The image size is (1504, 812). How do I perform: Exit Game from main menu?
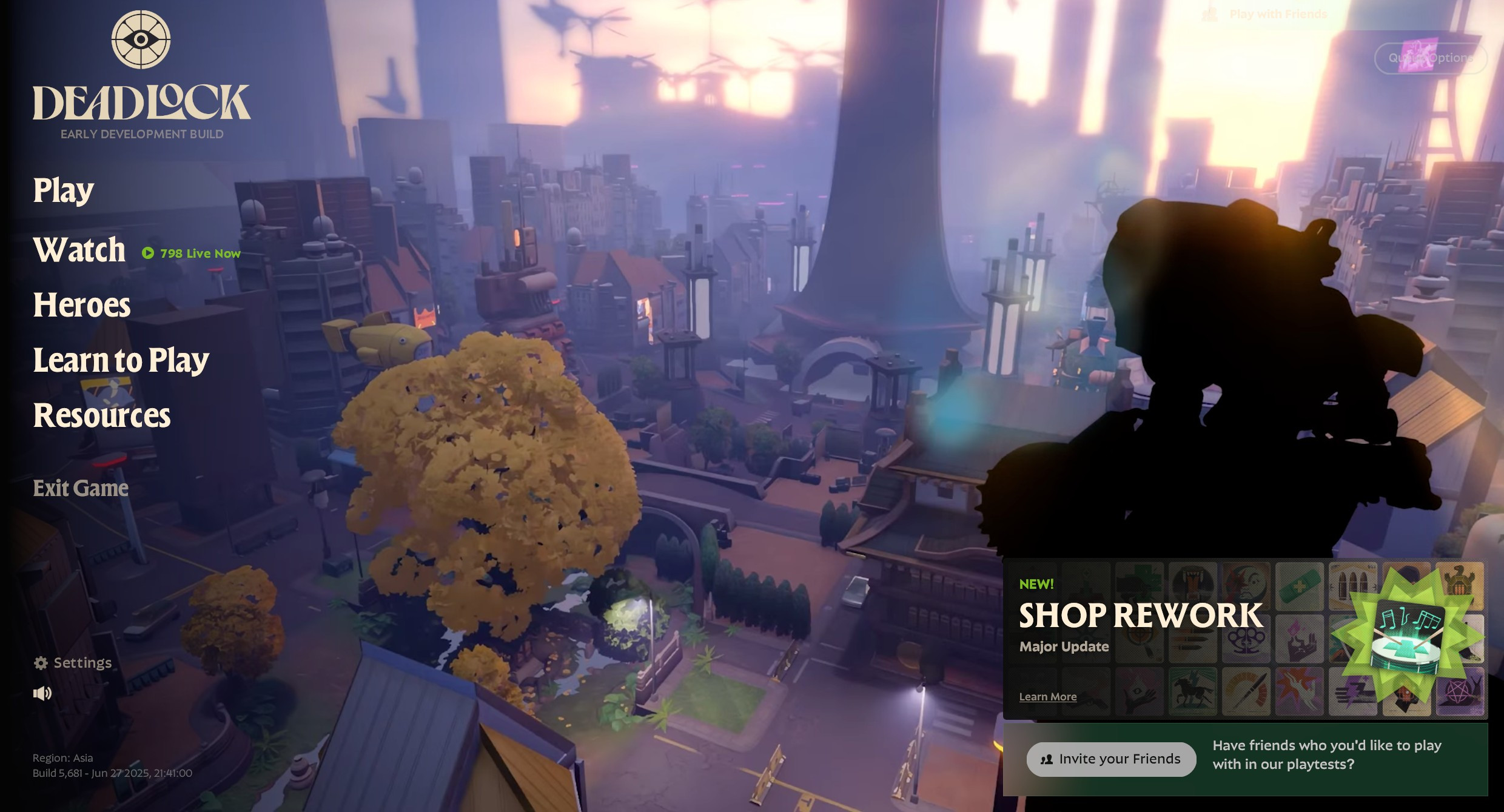pyautogui.click(x=81, y=488)
